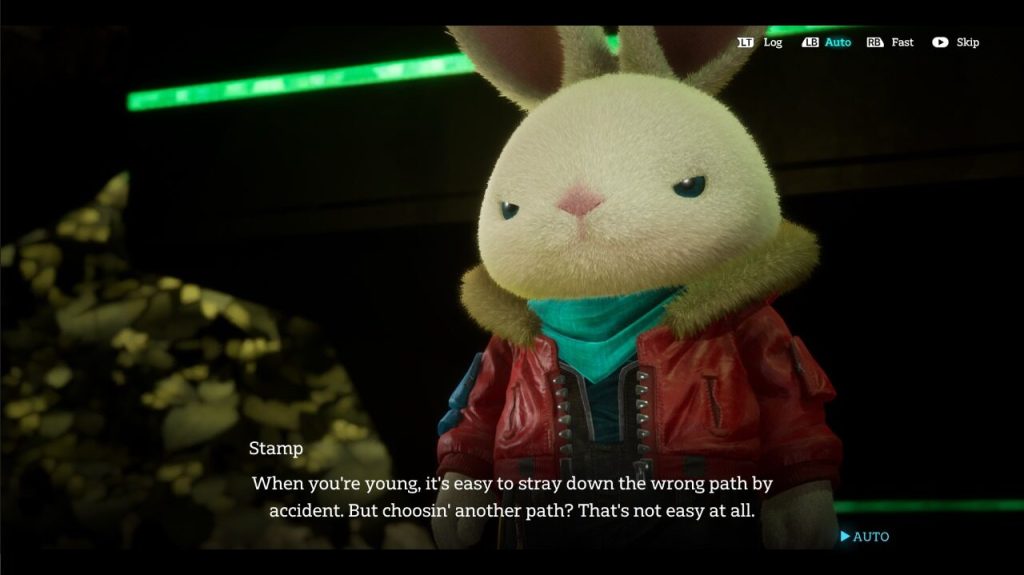
Task: Enable Fast dialogue mode
Action: coord(891,43)
